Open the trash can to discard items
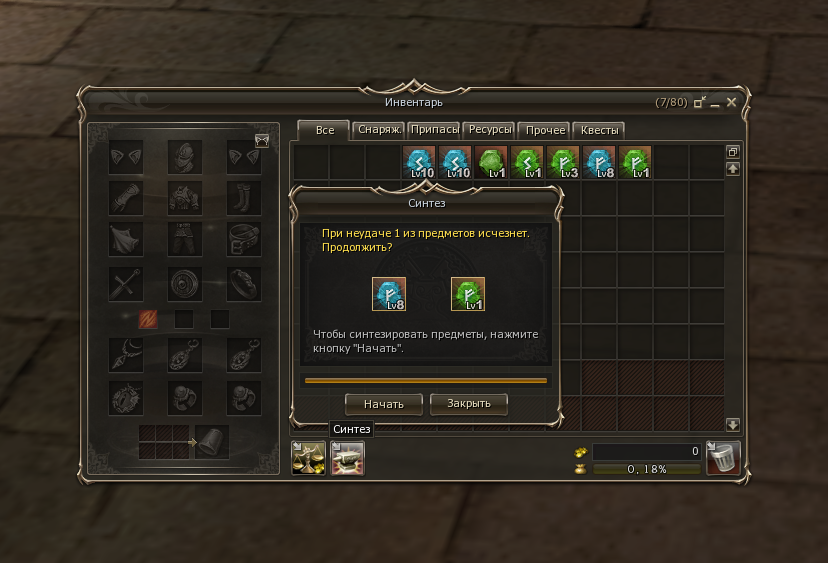This screenshot has width=828, height=563. pos(722,457)
